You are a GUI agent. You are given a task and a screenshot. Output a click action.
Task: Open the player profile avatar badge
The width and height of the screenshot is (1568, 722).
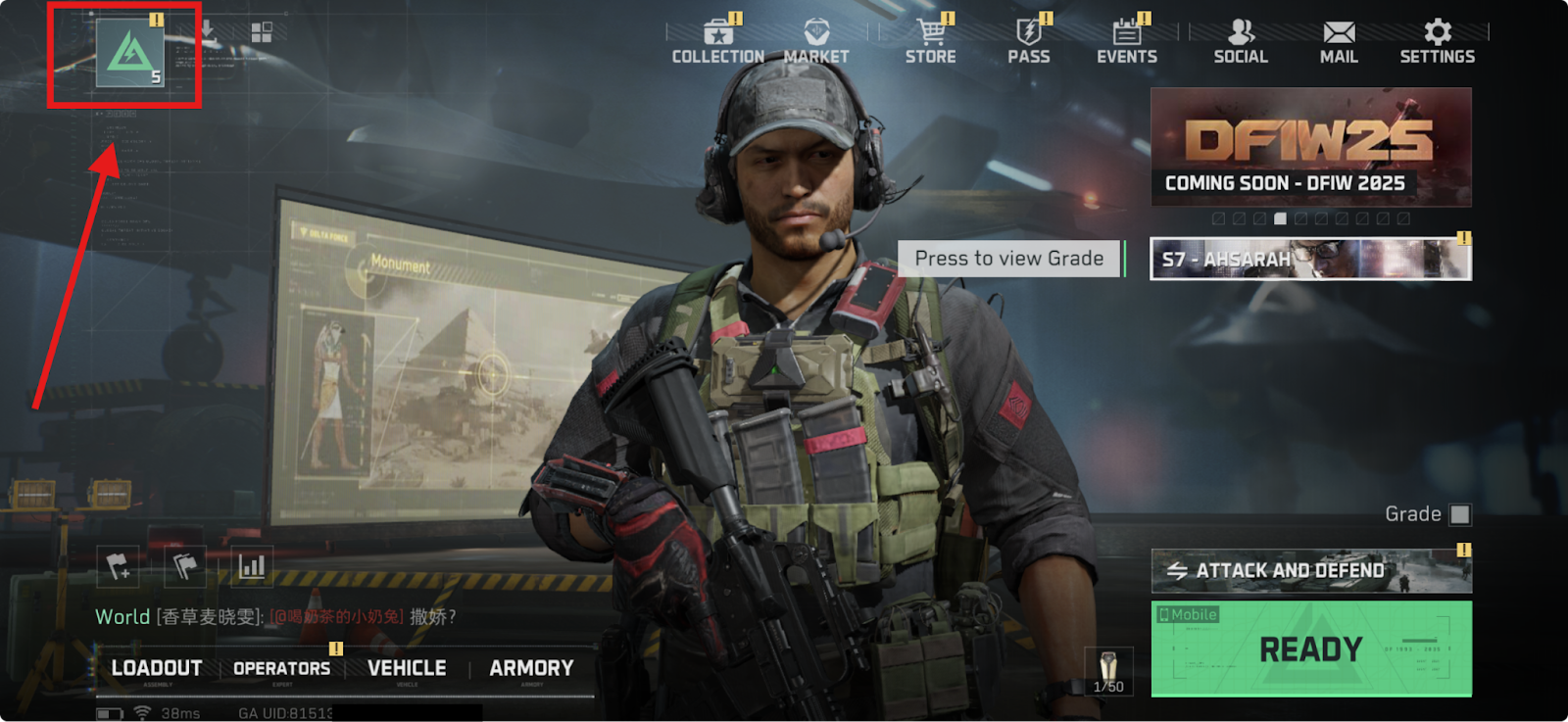(129, 53)
